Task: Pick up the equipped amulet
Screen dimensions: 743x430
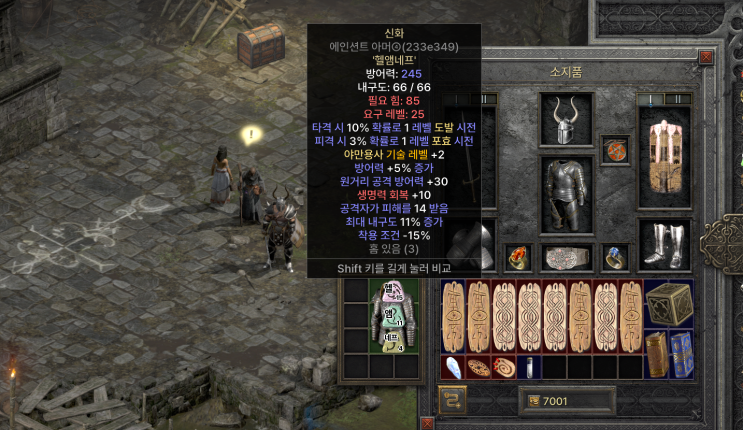Action: (615, 151)
